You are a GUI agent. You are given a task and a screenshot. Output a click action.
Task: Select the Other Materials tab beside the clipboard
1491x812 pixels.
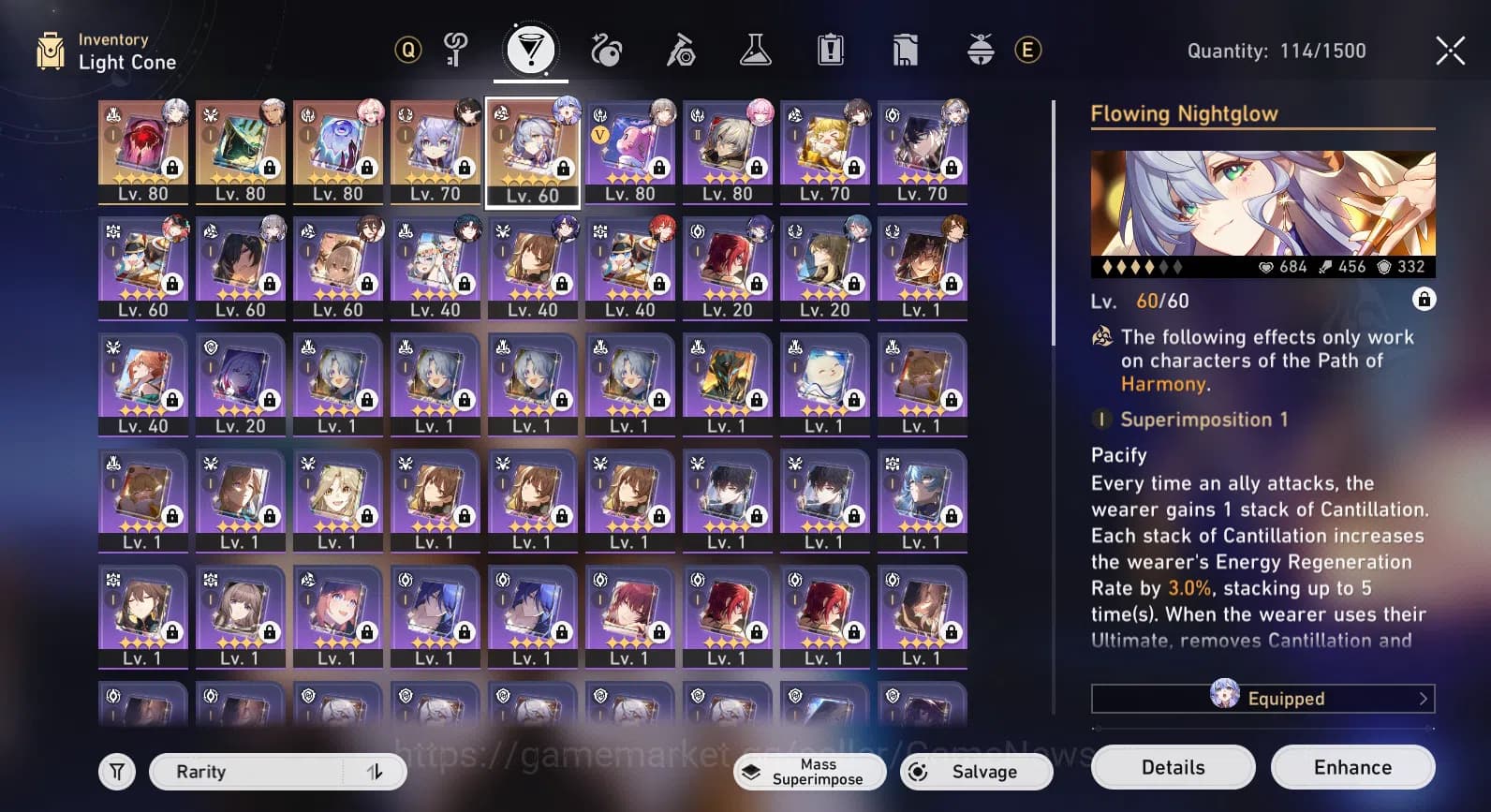tap(903, 51)
